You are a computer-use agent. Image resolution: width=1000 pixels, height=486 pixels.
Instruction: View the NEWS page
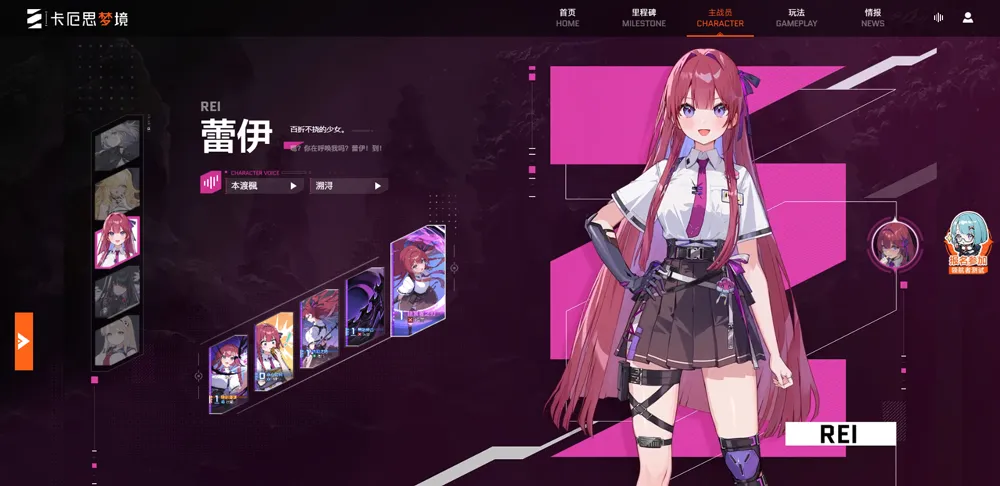[x=872, y=17]
